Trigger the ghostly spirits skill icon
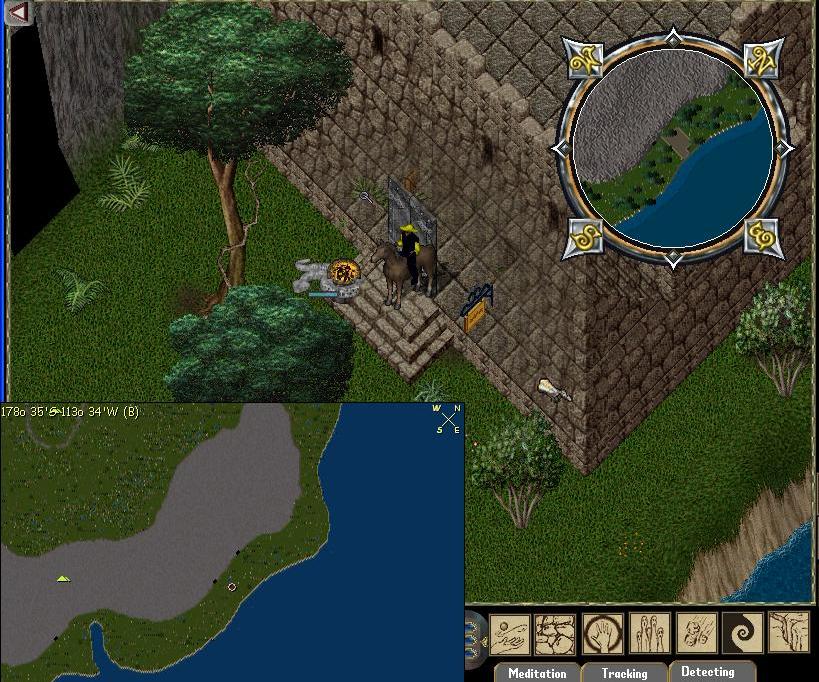This screenshot has width=819, height=682. pyautogui.click(x=650, y=634)
